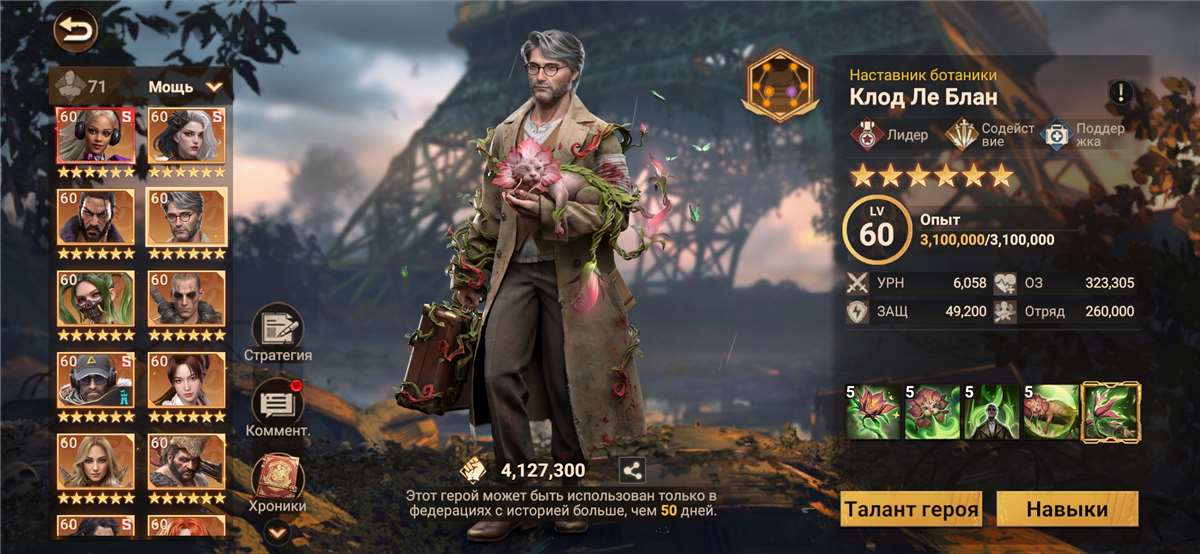Select the green-haired masked hero portrait
The width and height of the screenshot is (1200, 554).
96,299
